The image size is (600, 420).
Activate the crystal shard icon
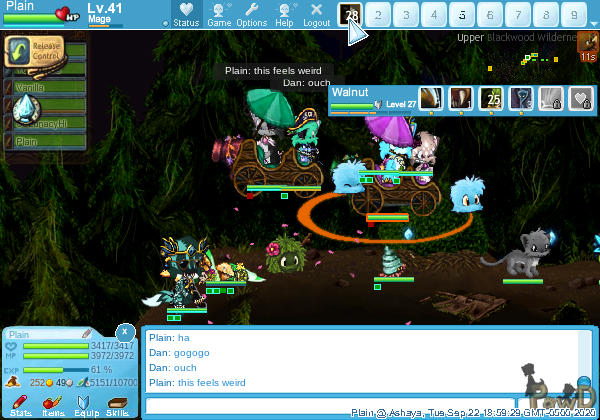pos(27,109)
